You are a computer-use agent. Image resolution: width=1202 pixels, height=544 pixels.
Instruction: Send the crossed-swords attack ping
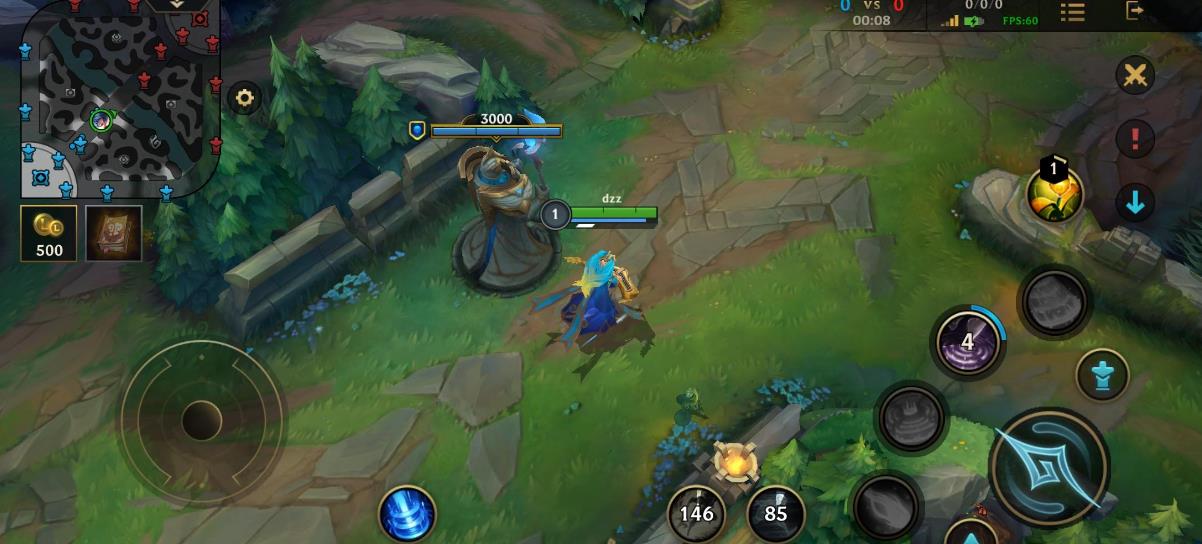1135,76
